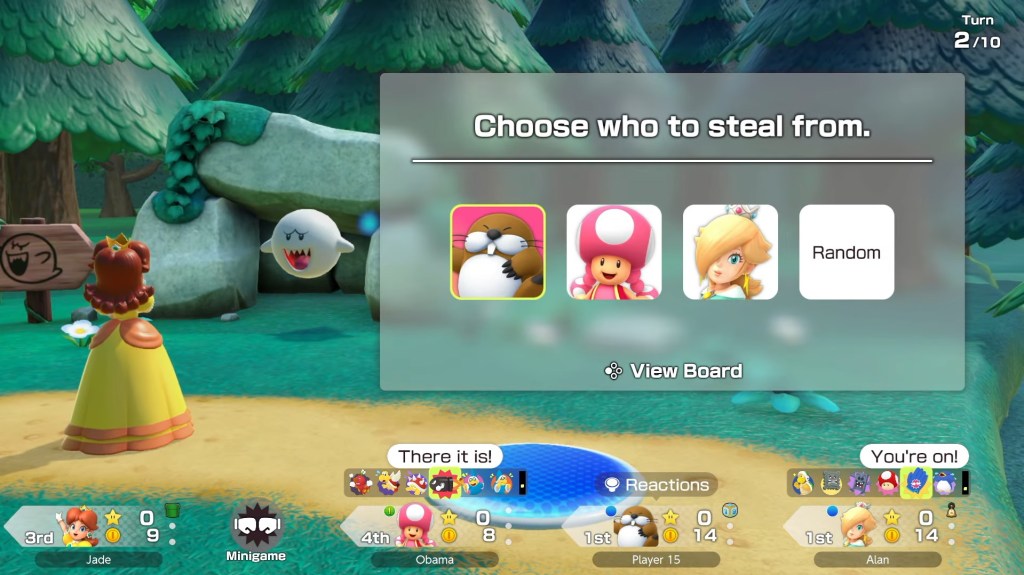Open the View Board option
Viewport: 1024px width, 575px height.
tap(674, 371)
